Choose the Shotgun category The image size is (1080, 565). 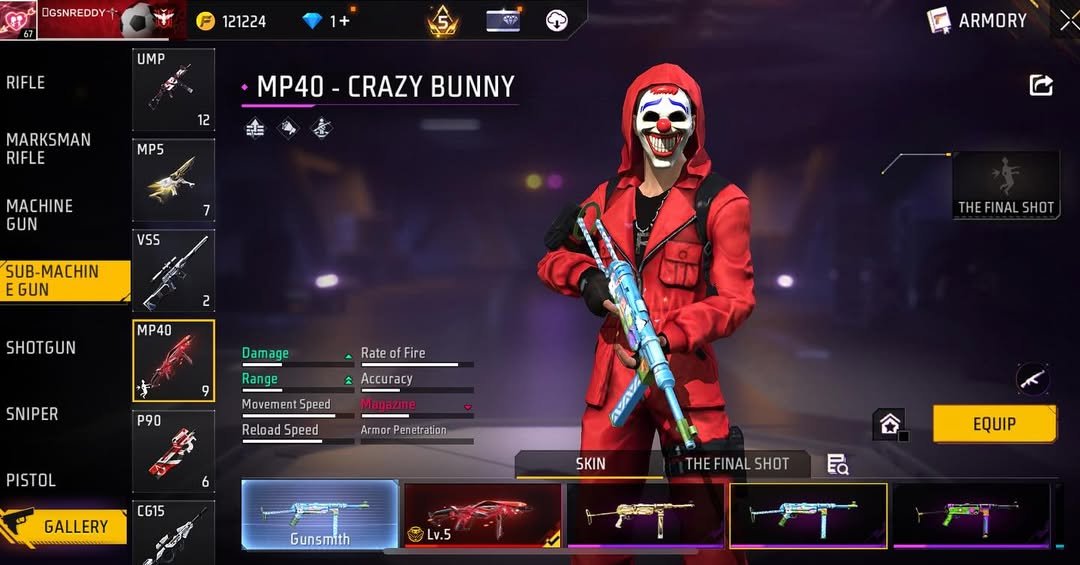point(41,348)
